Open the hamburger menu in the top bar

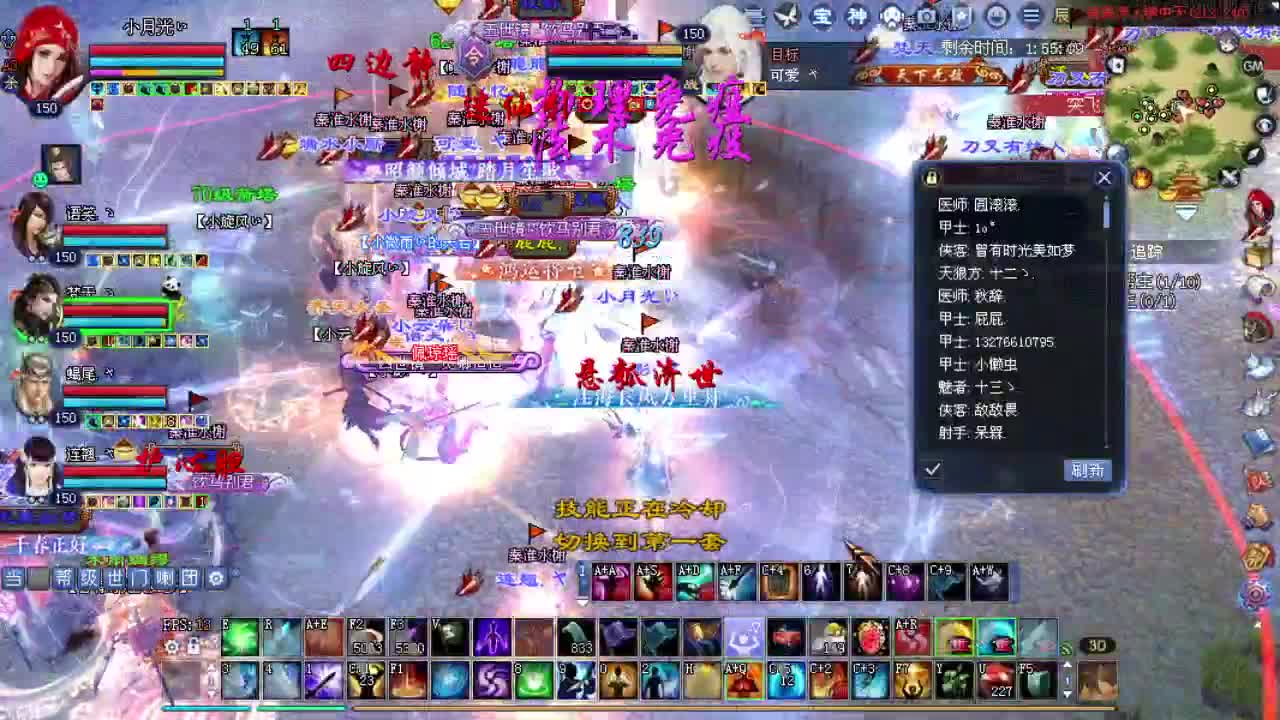click(x=1032, y=15)
